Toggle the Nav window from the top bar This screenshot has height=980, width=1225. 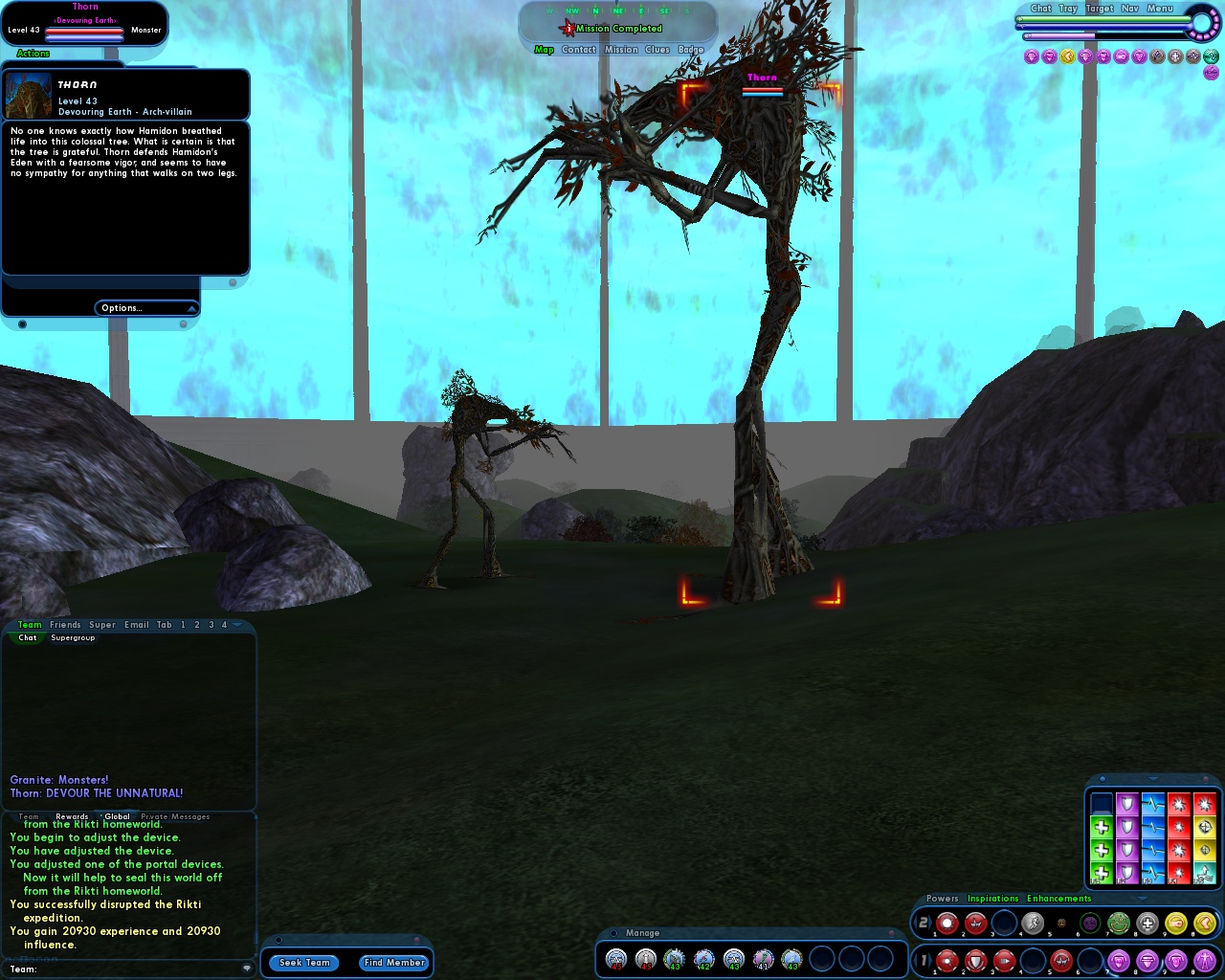tap(1129, 9)
